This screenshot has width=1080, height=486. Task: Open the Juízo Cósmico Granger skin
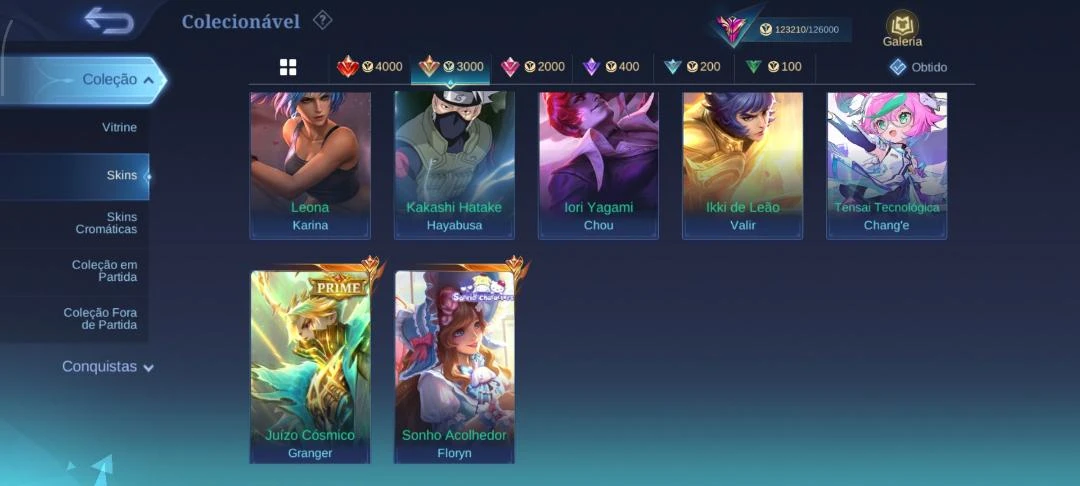310,367
